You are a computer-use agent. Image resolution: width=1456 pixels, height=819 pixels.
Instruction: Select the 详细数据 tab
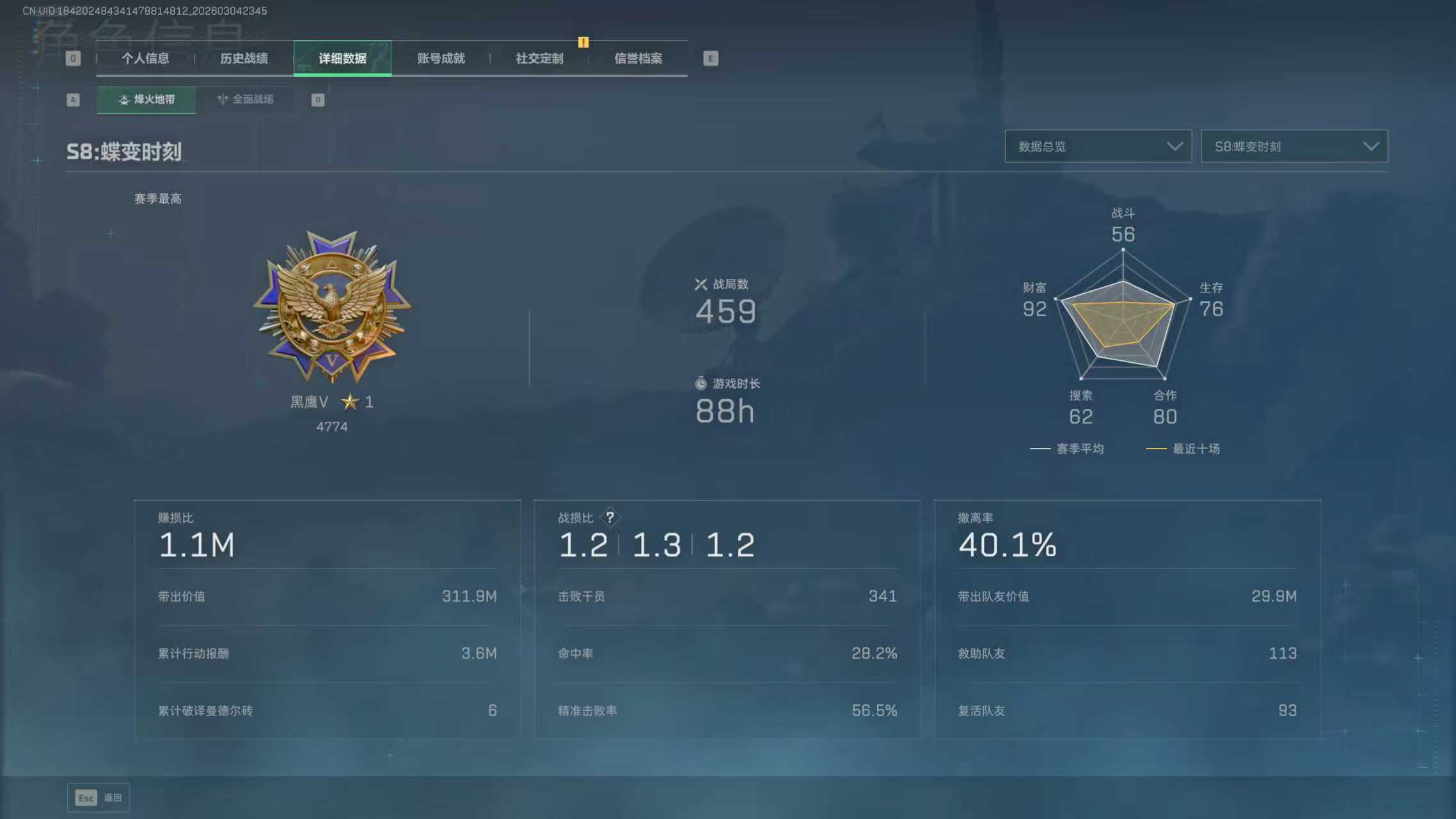click(x=342, y=59)
